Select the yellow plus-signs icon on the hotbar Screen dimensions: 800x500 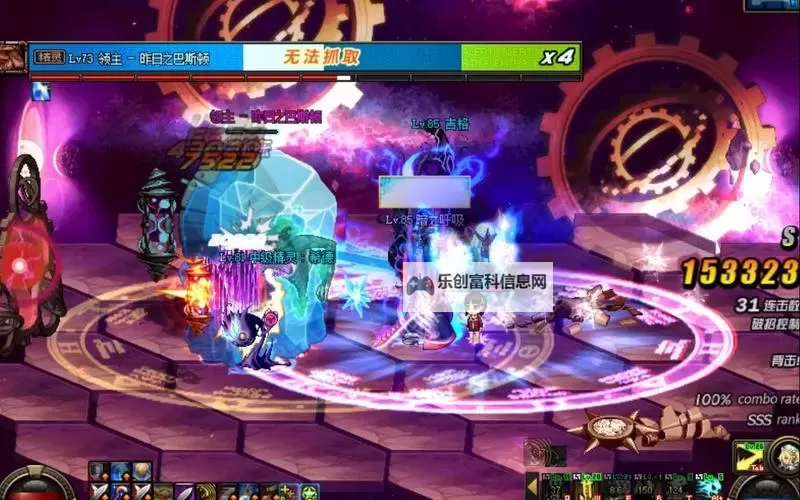289,491
